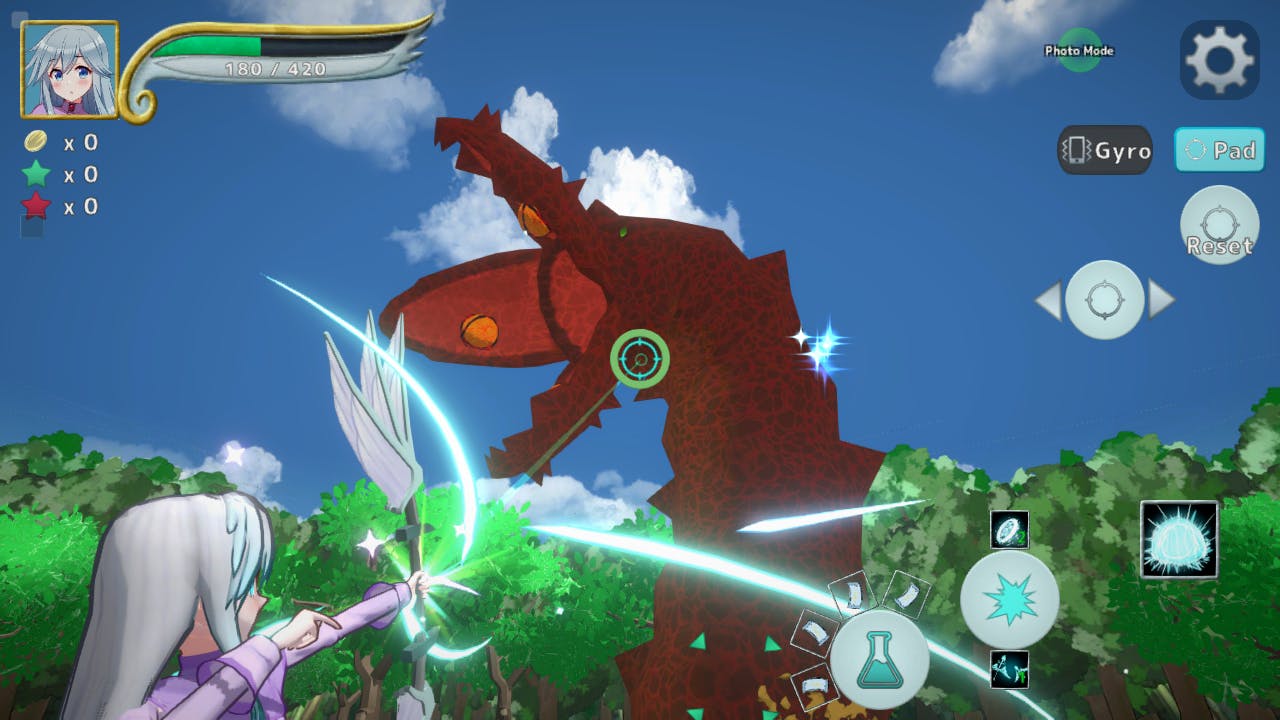The image size is (1280, 720).
Task: Click the right arrow beside the aim pad
Action: click(x=1162, y=300)
